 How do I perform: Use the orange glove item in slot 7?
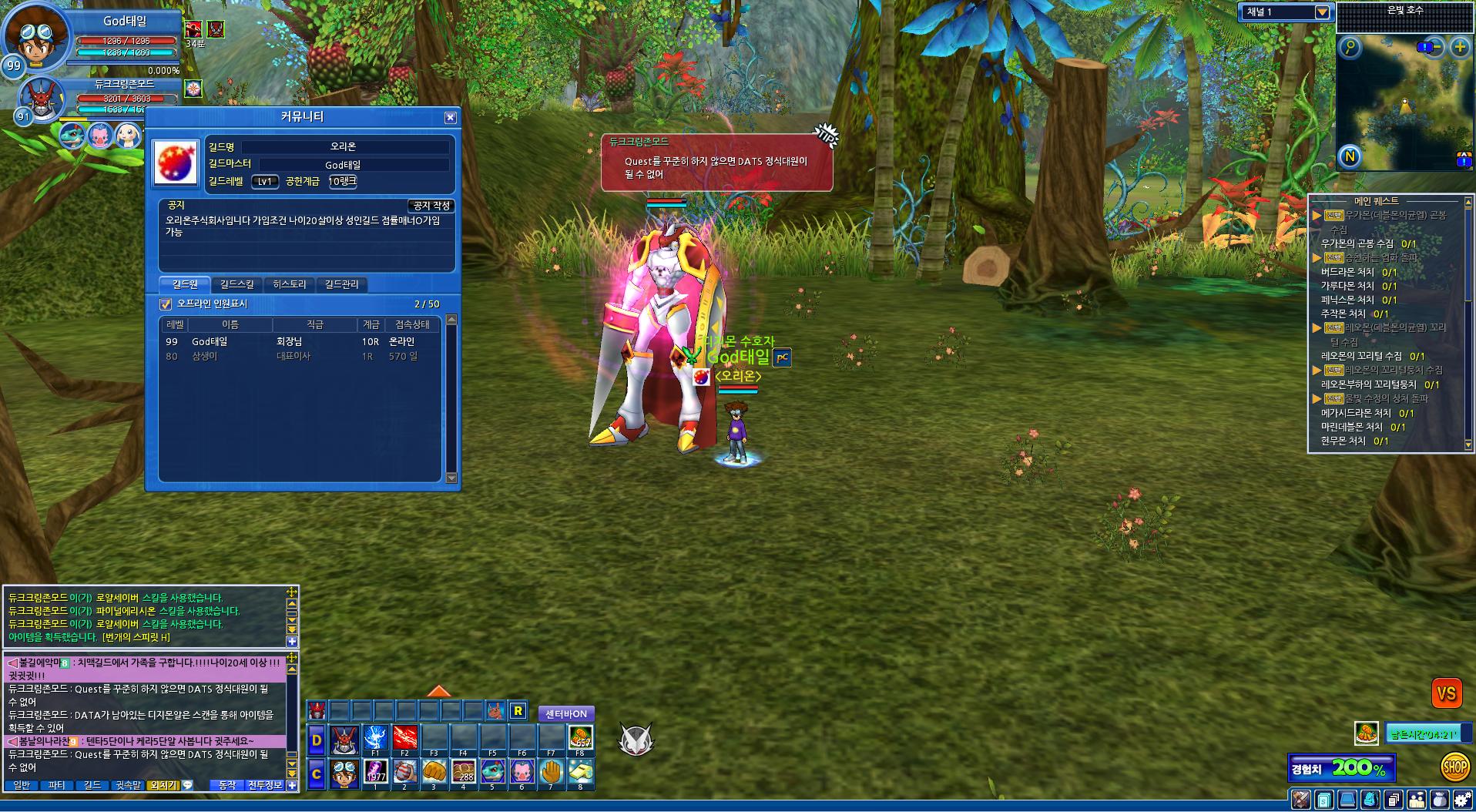(x=551, y=772)
